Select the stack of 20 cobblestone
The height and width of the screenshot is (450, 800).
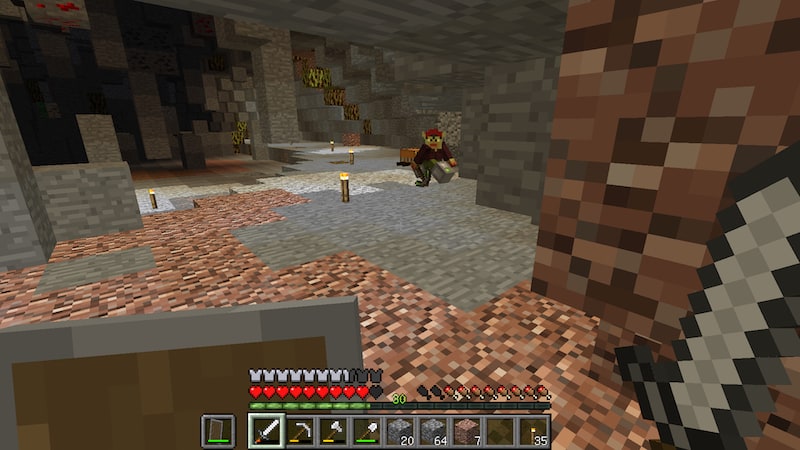pyautogui.click(x=400, y=432)
